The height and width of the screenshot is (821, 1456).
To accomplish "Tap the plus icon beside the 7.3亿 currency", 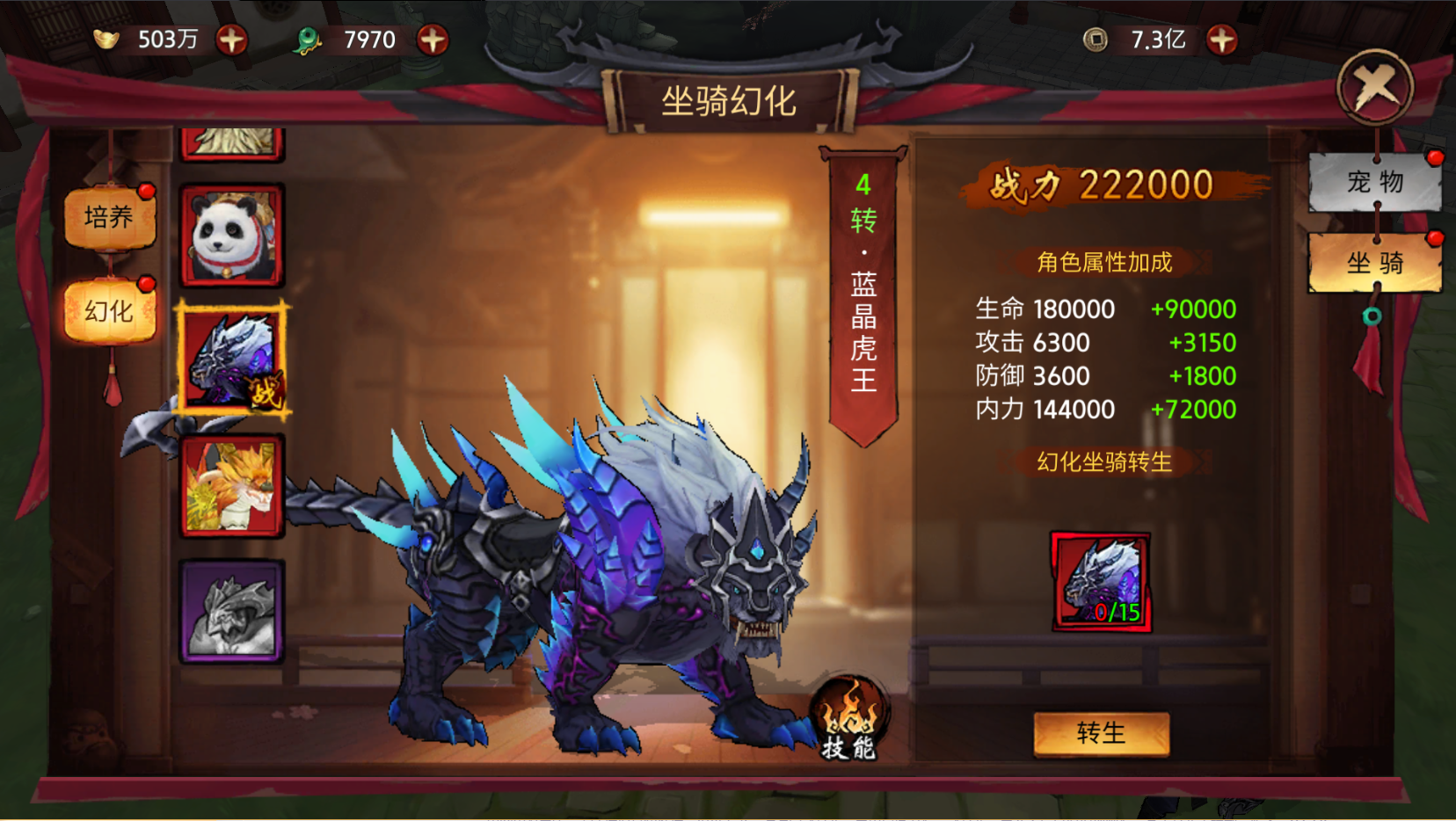I will [x=1221, y=39].
